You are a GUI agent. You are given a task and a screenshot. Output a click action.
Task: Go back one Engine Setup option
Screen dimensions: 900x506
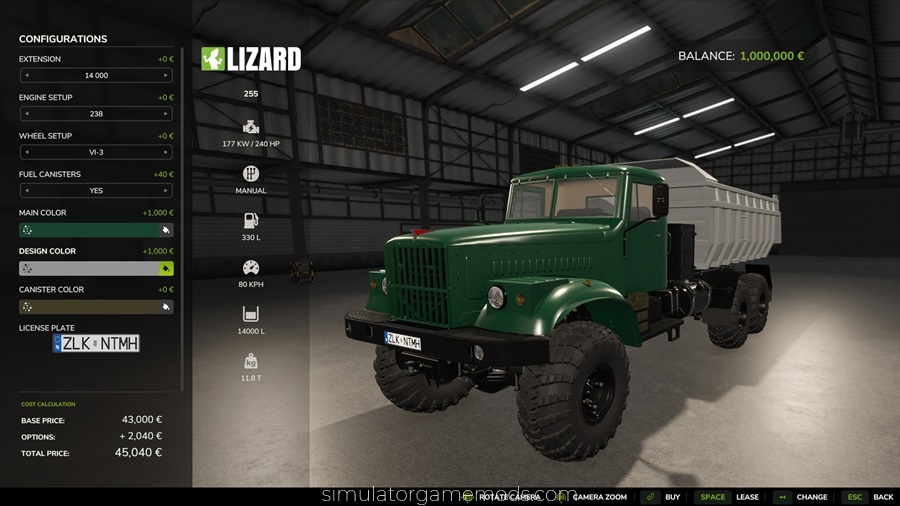pyautogui.click(x=26, y=114)
